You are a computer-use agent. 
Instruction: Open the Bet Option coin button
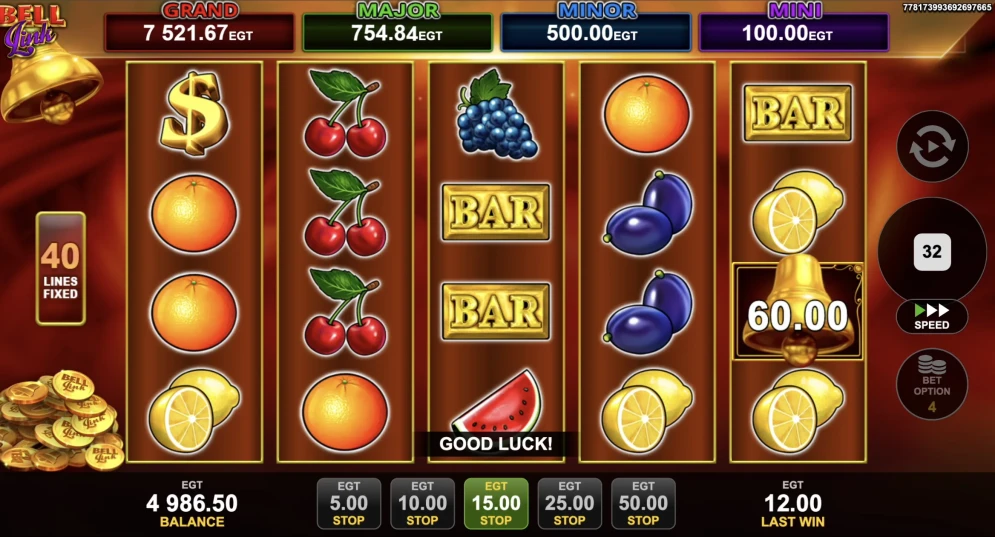pyautogui.click(x=932, y=383)
